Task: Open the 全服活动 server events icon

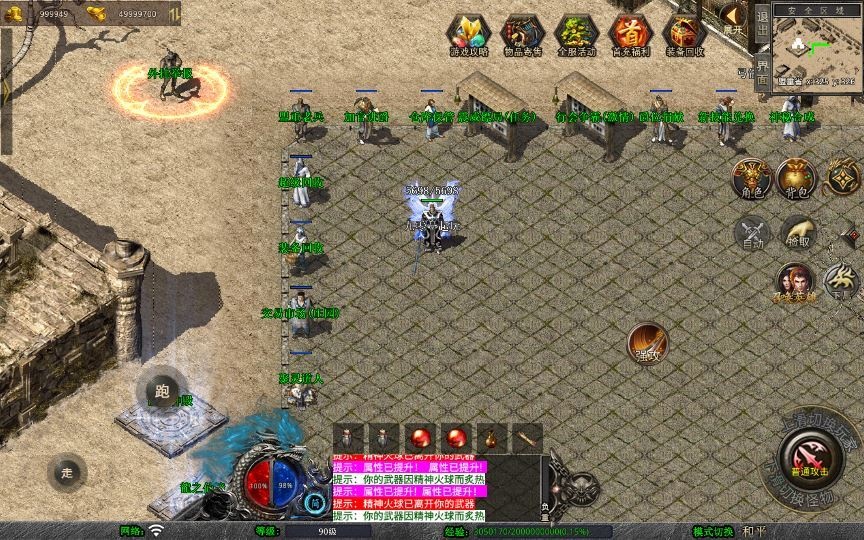Action: 576,33
